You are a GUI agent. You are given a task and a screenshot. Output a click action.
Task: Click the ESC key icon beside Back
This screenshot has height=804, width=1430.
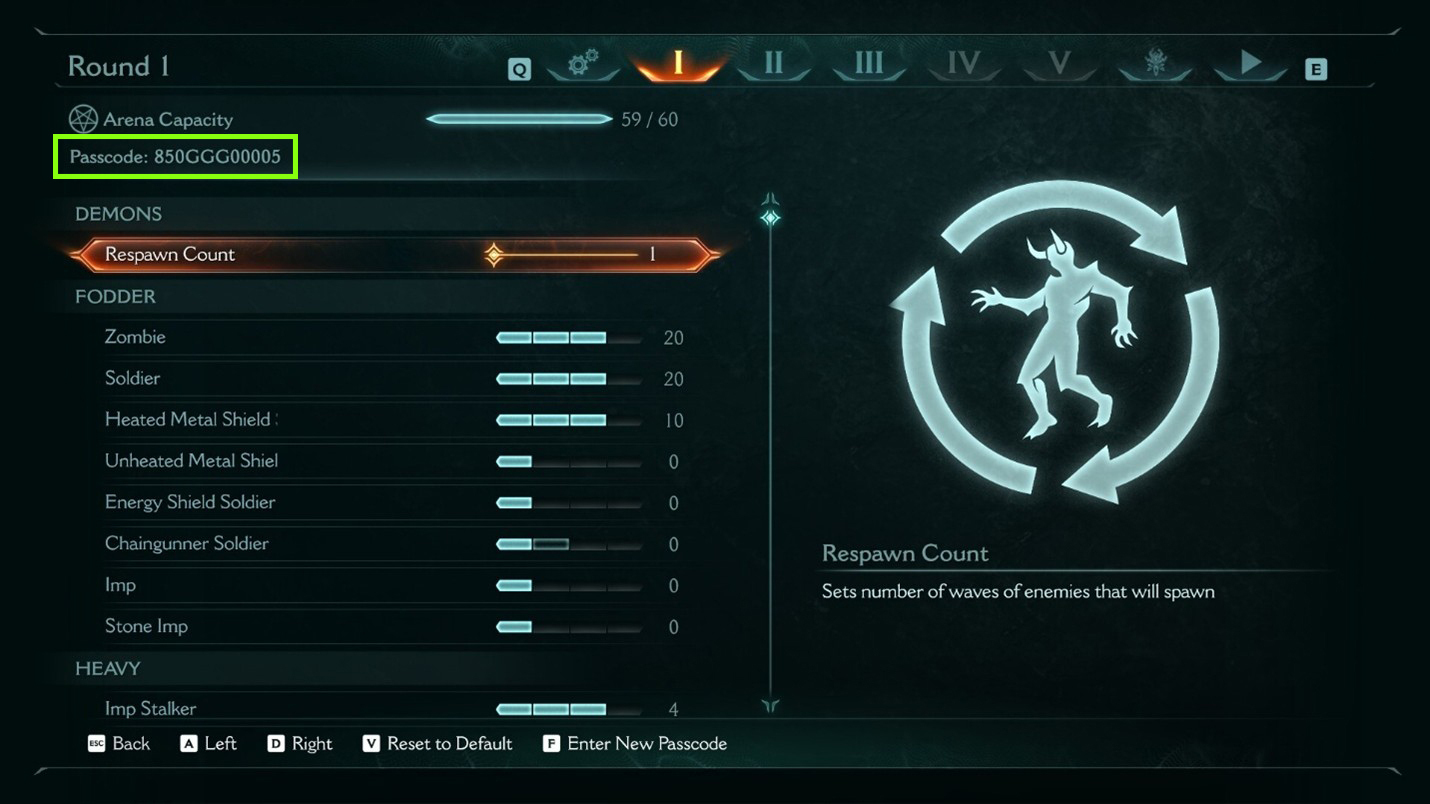(x=98, y=744)
